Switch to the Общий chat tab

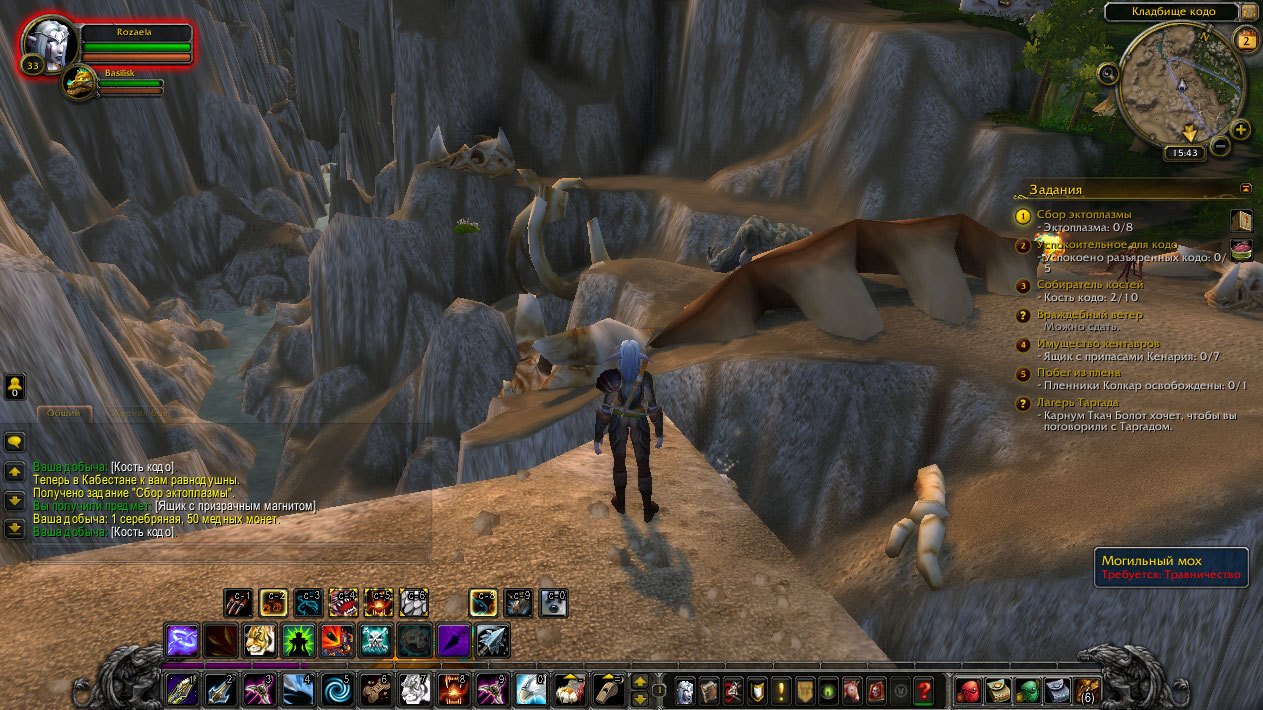(65, 412)
